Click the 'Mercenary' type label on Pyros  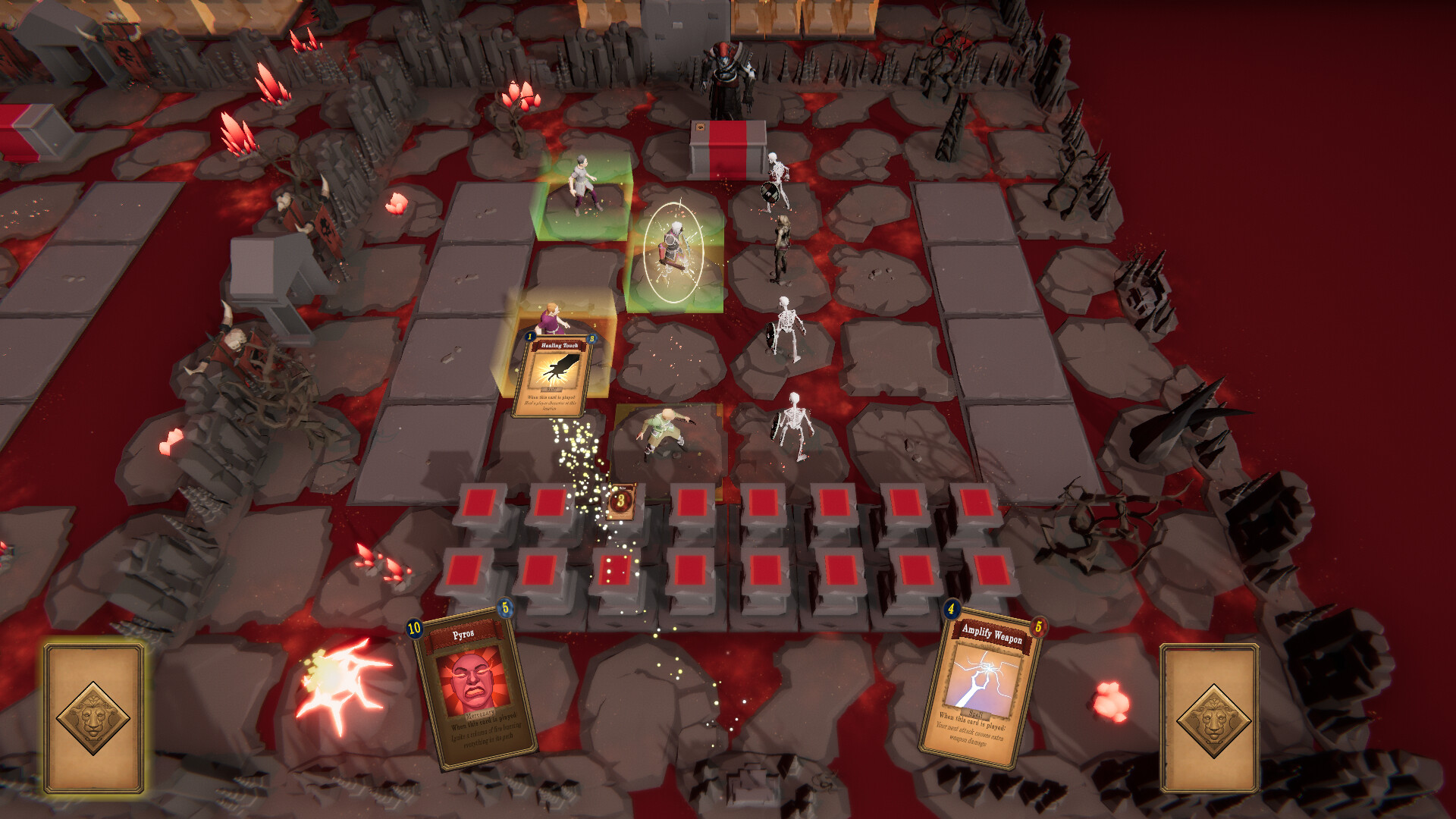point(479,714)
